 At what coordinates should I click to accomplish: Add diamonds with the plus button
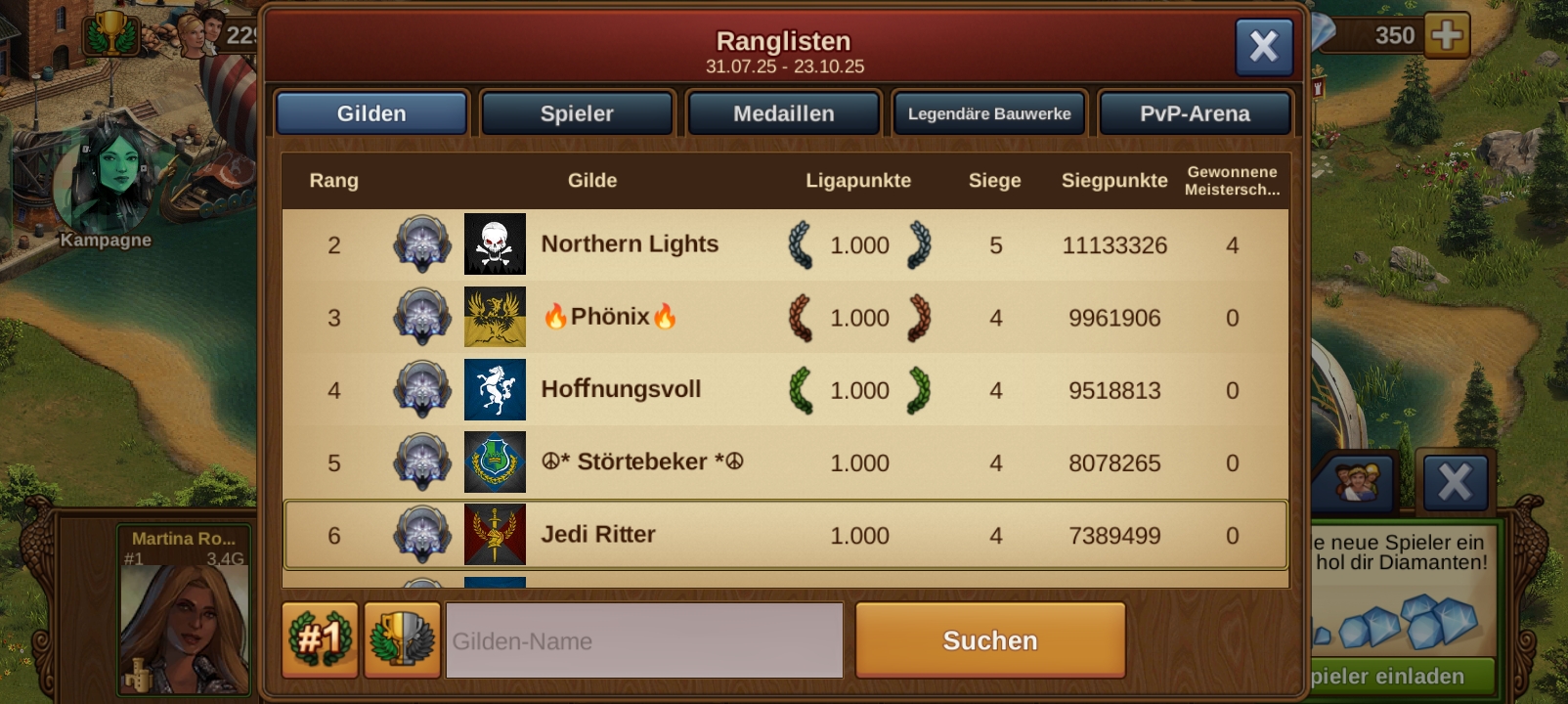point(1446,36)
